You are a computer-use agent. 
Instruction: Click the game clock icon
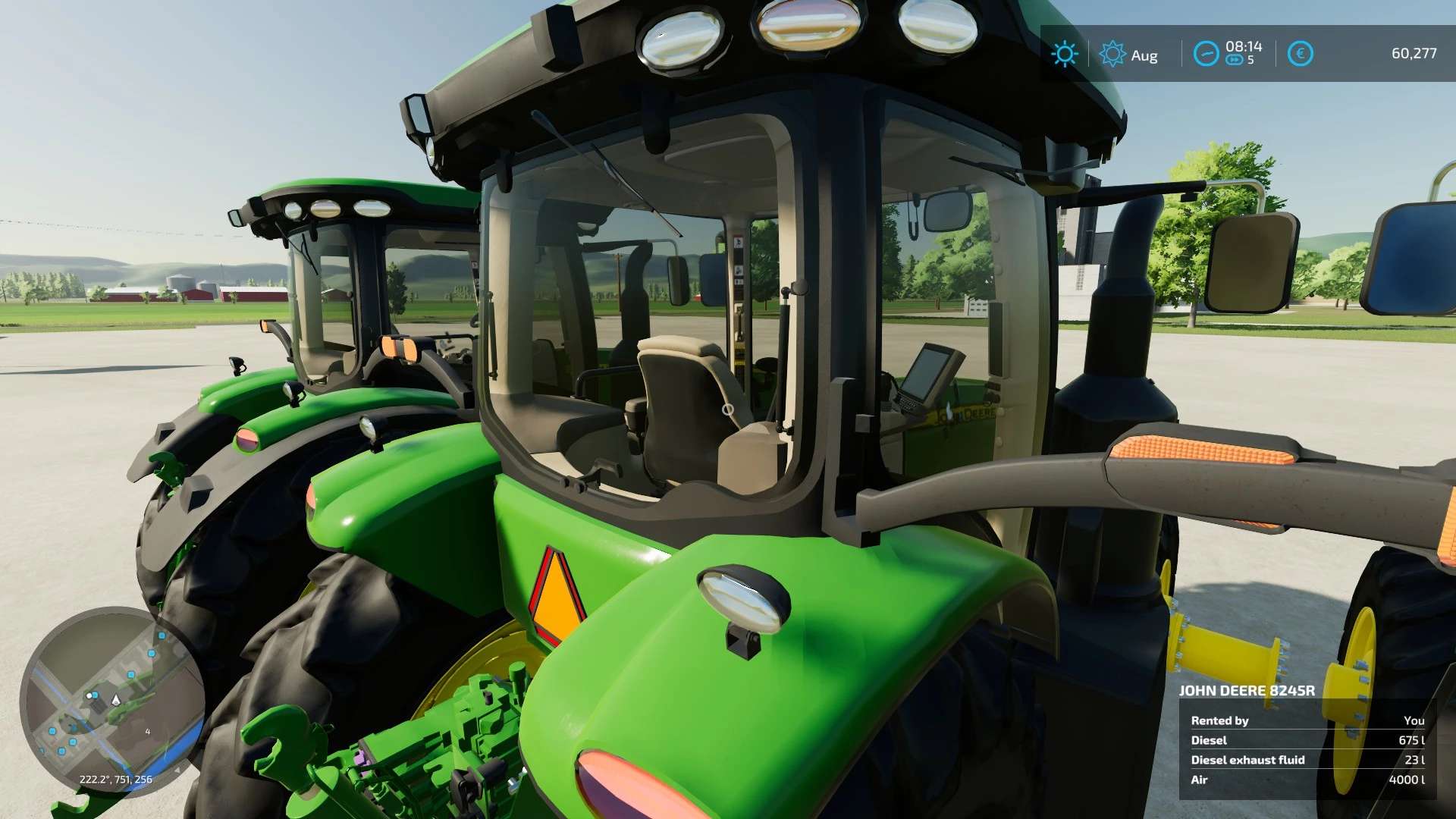click(1206, 54)
